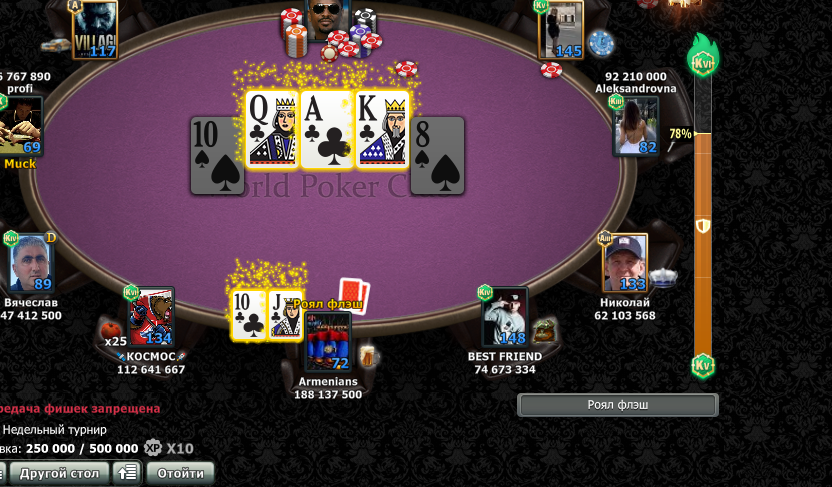This screenshot has width=832, height=487.
Task: Leave the table with Отойти button
Action: pyautogui.click(x=180, y=473)
